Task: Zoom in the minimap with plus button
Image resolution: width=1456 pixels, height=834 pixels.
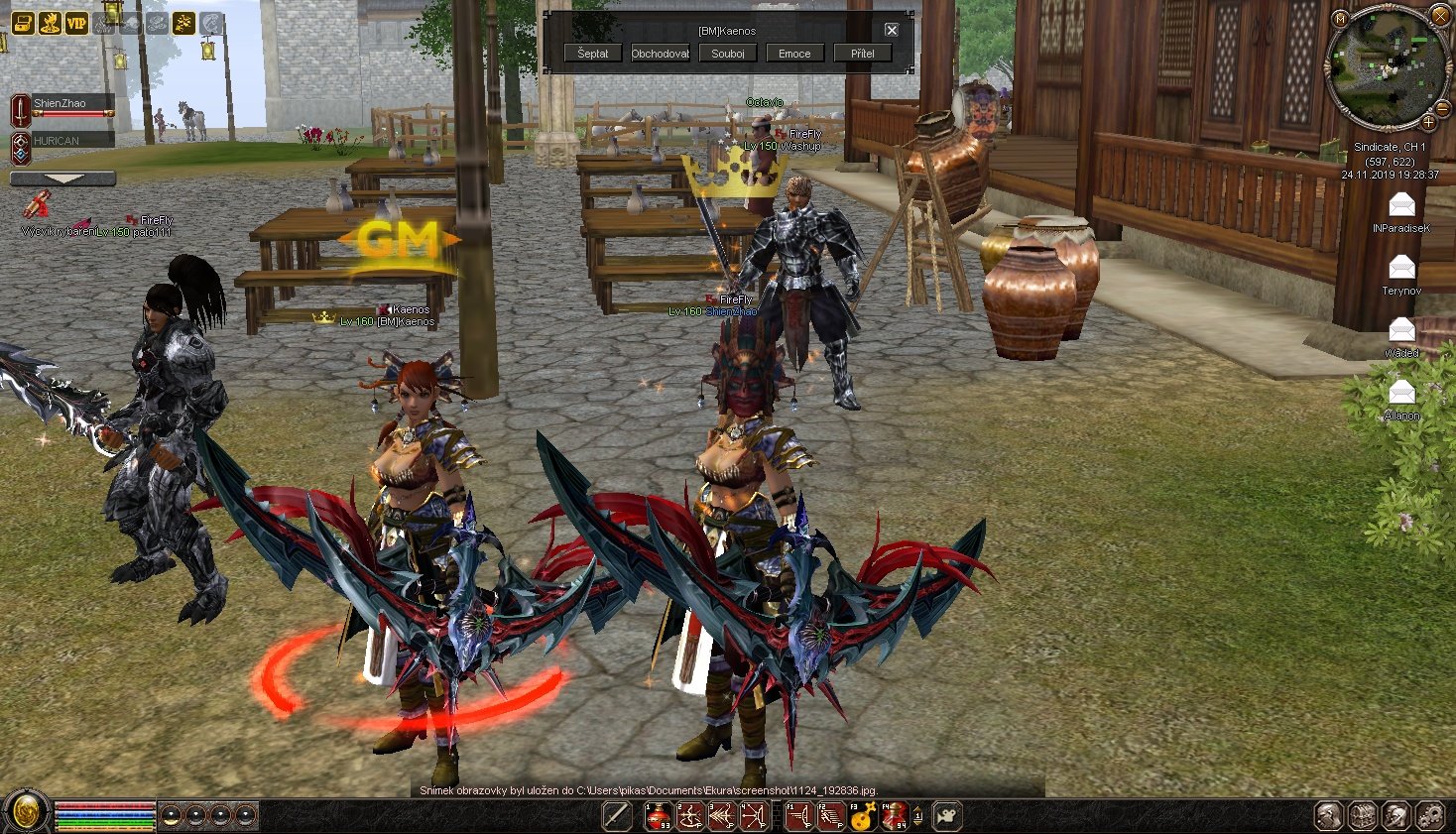Action: coord(1428,122)
